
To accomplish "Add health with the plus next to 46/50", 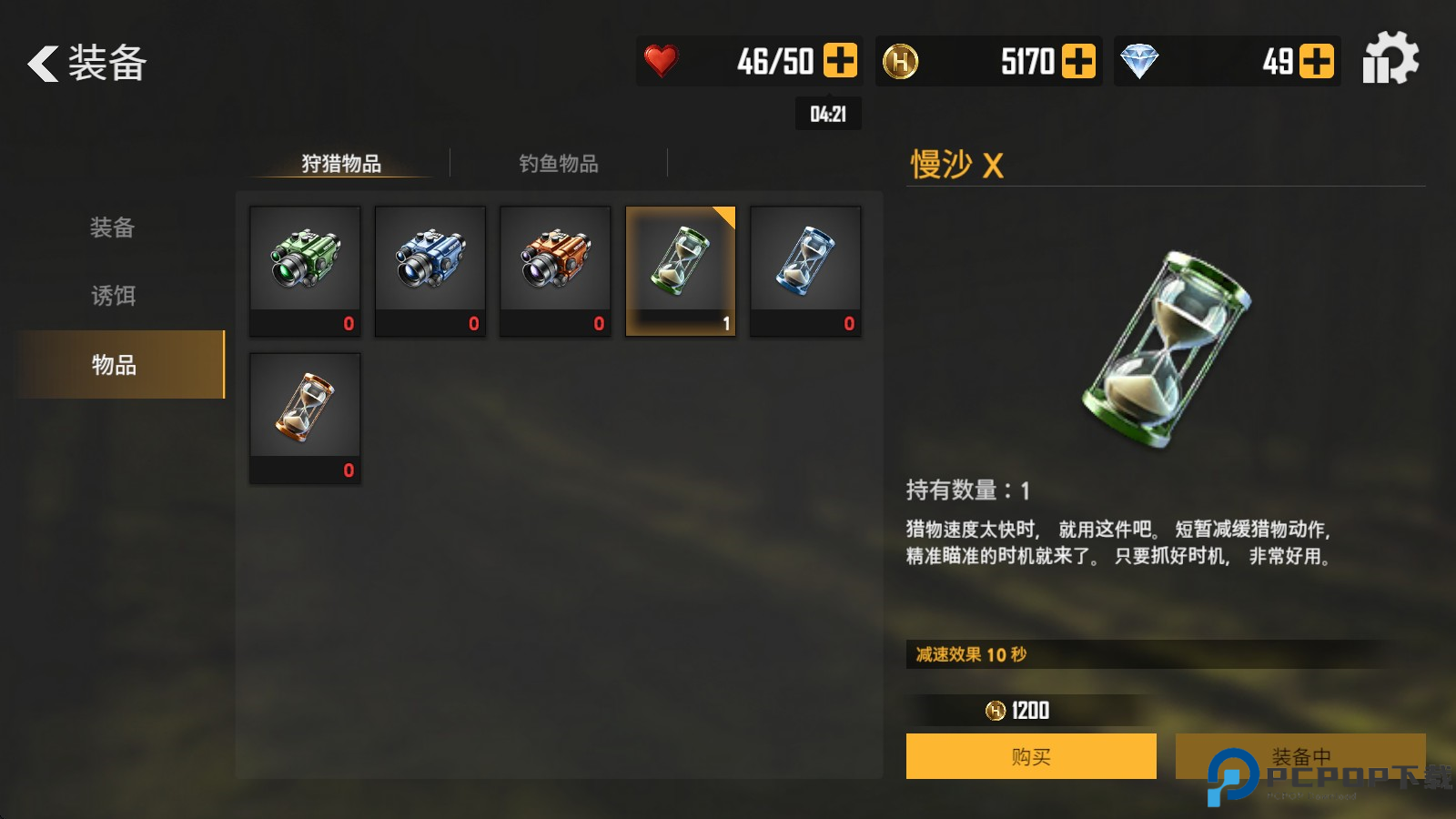I will (842, 59).
